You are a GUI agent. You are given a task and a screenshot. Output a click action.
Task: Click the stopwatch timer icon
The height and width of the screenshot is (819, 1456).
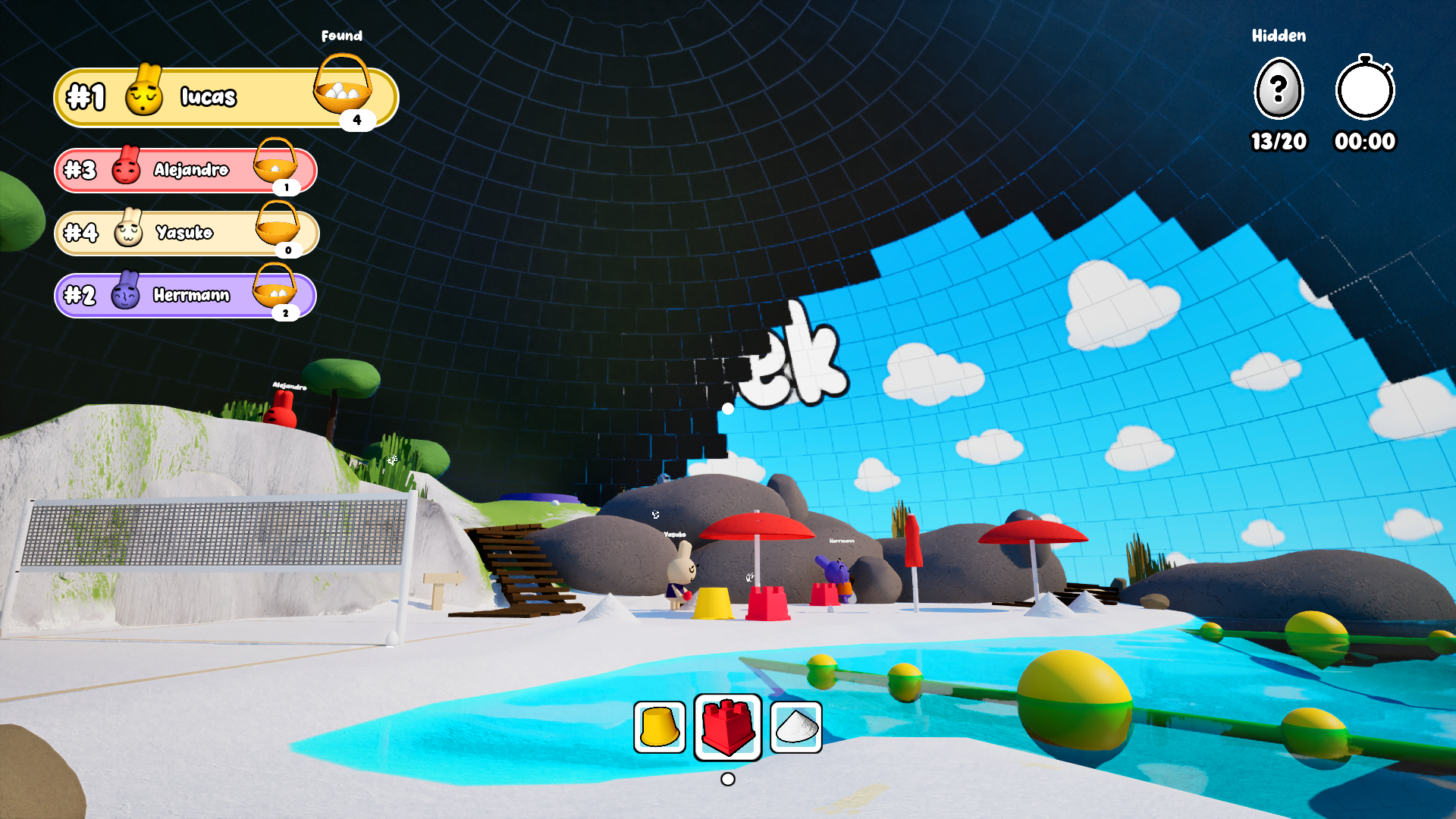(x=1365, y=89)
